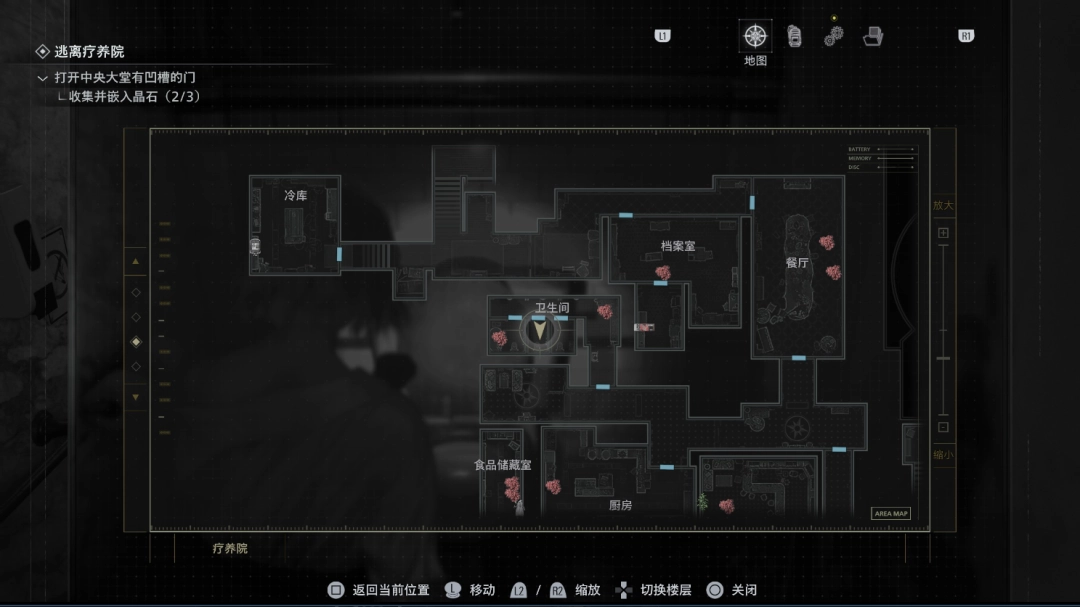Viewport: 1080px width, 607px height.
Task: Collapse the 打开中央大堂有凹槽的门 objective
Action: 42,78
